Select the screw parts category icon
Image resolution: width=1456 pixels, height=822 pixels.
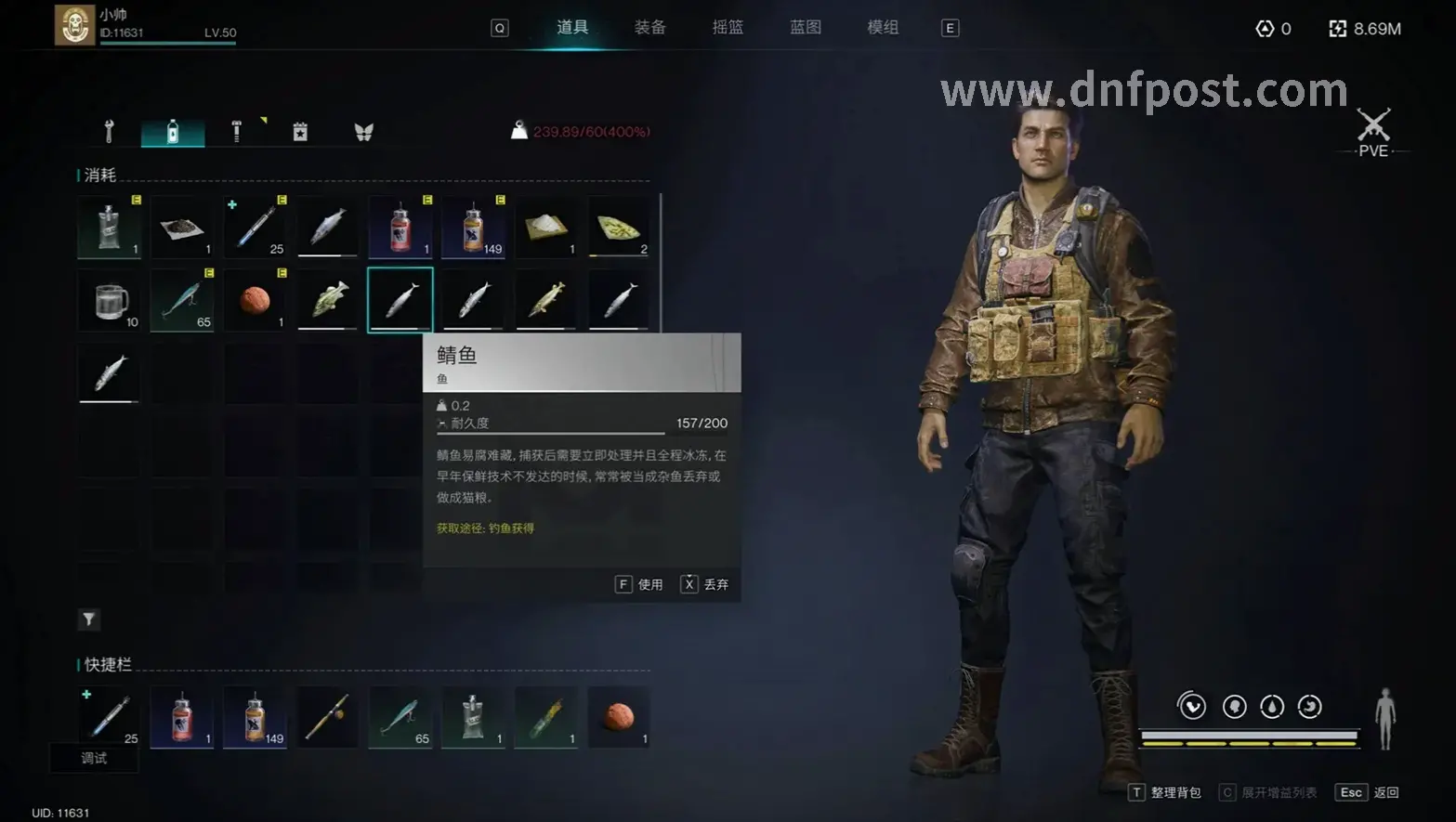[235, 131]
